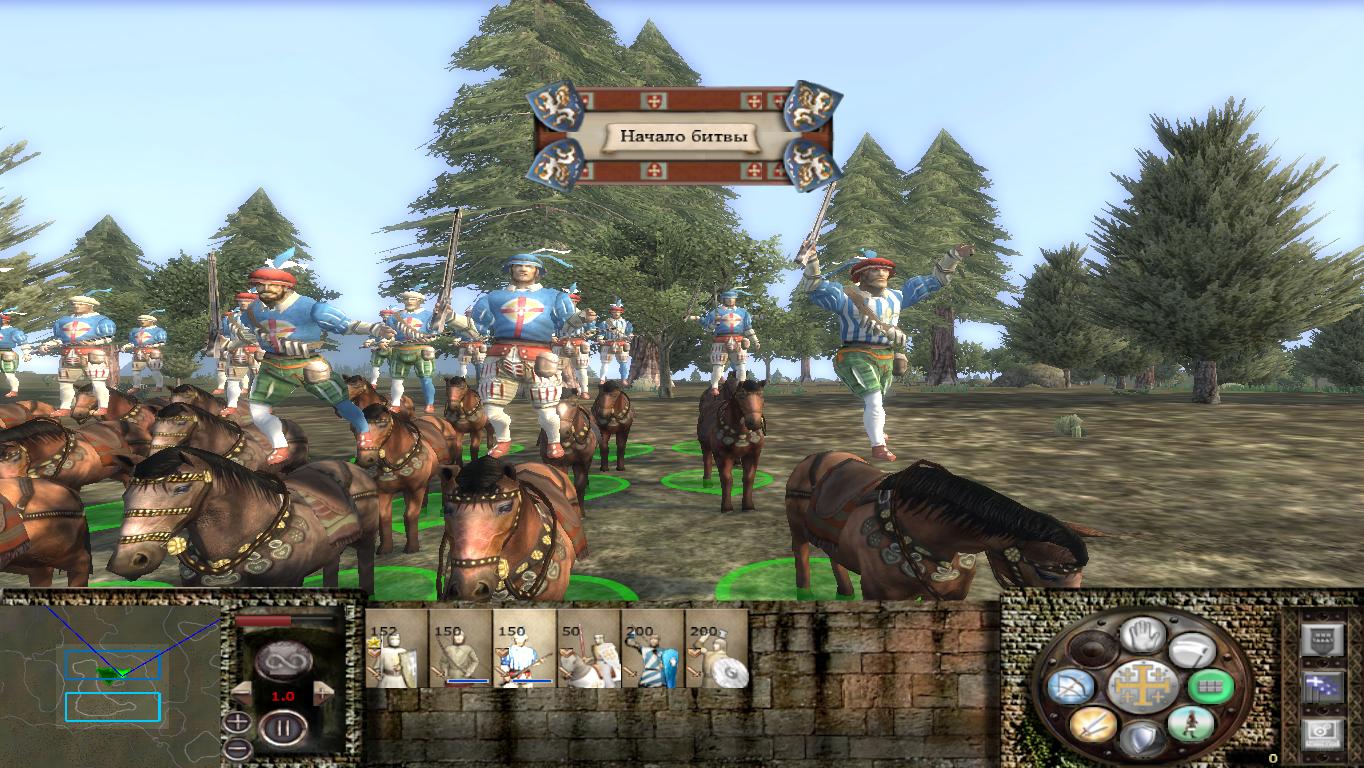Select the blue-white striped gunner unit card
This screenshot has height=768, width=1364.
(524, 649)
